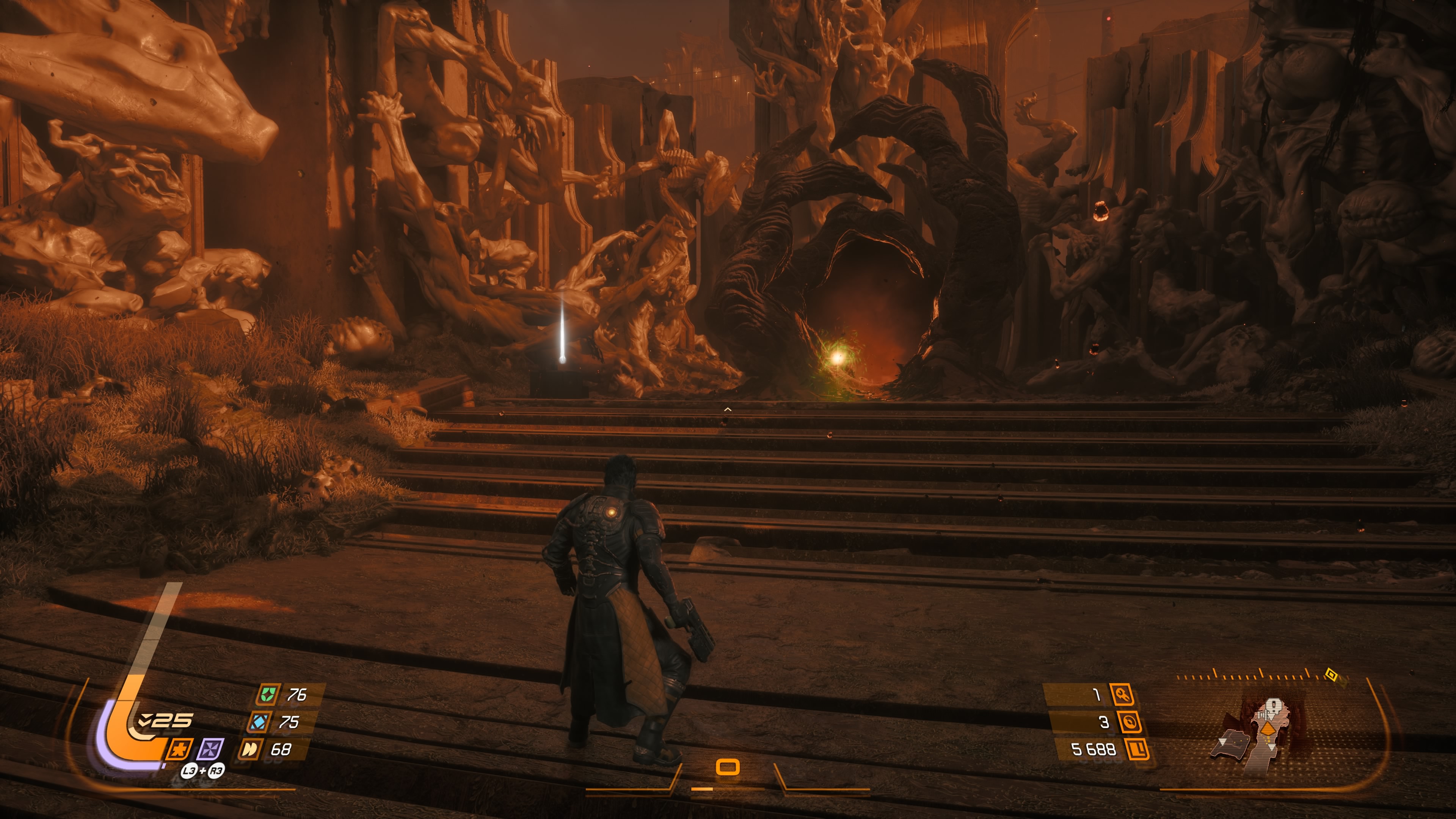Select the double-arrow speed stat icon
Viewport: 1456px width, 819px height.
tap(250, 750)
